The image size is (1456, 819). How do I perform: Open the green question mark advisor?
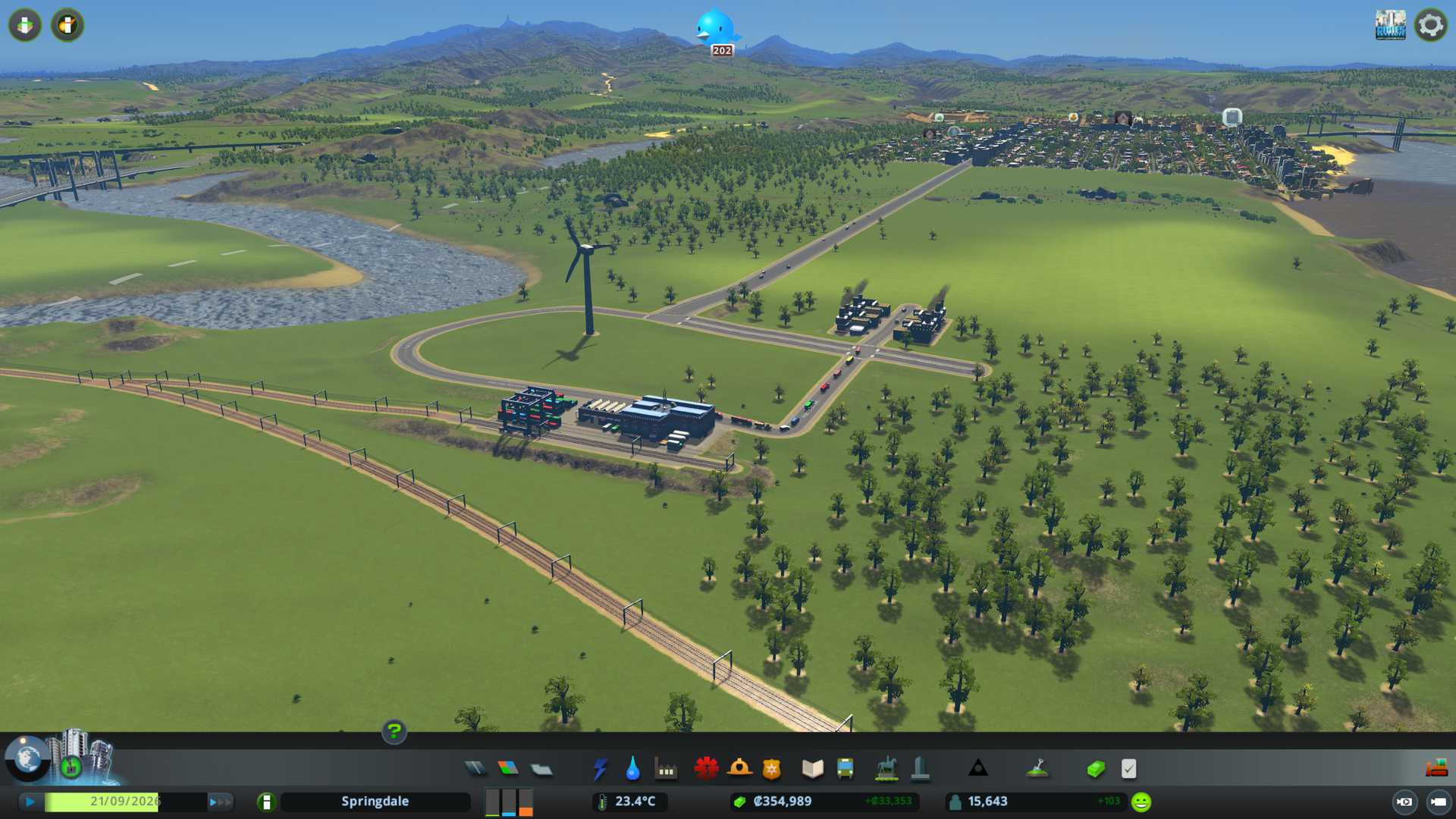click(394, 731)
